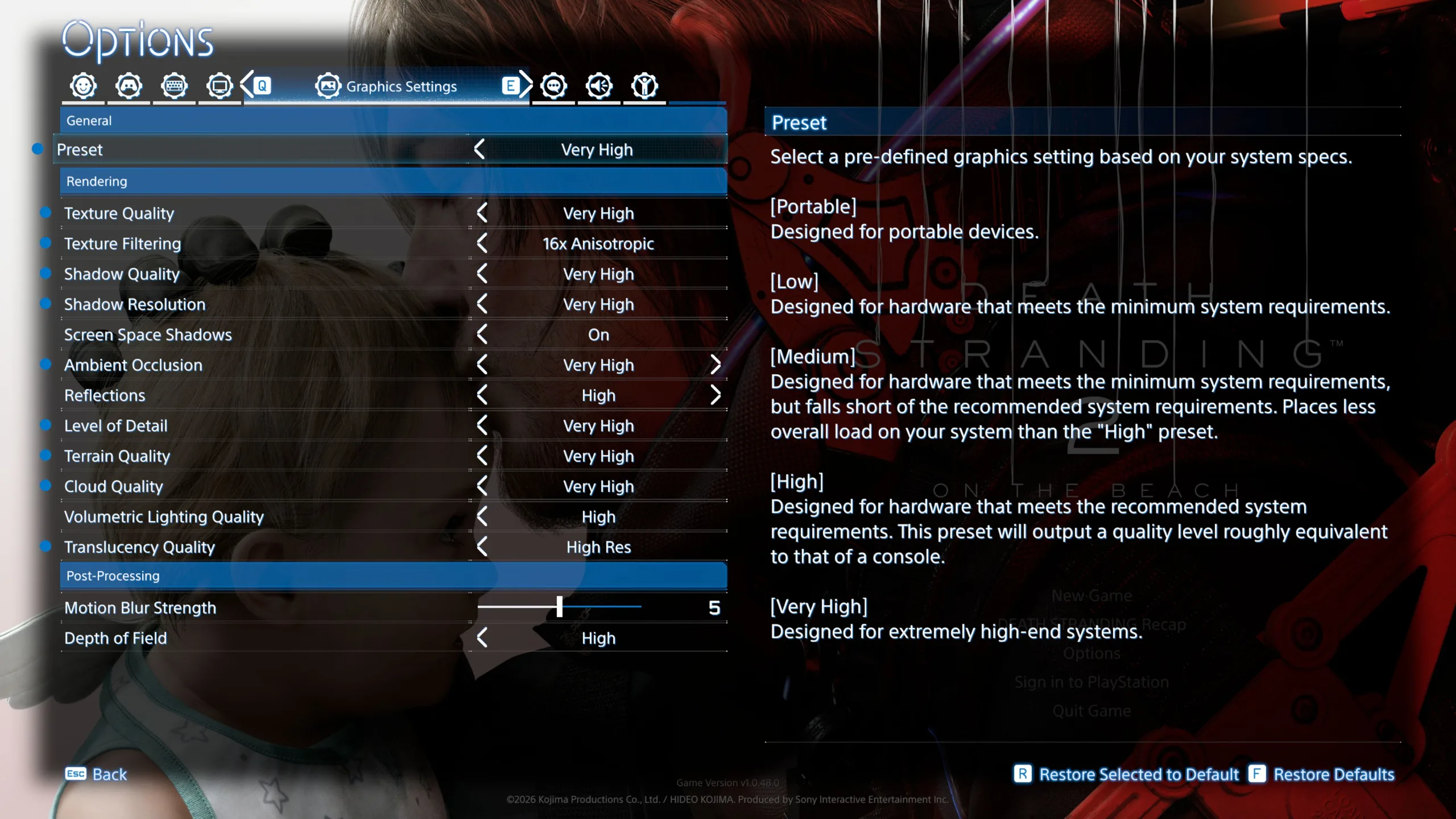
Task: Open the speech bubble language tab
Action: click(554, 86)
